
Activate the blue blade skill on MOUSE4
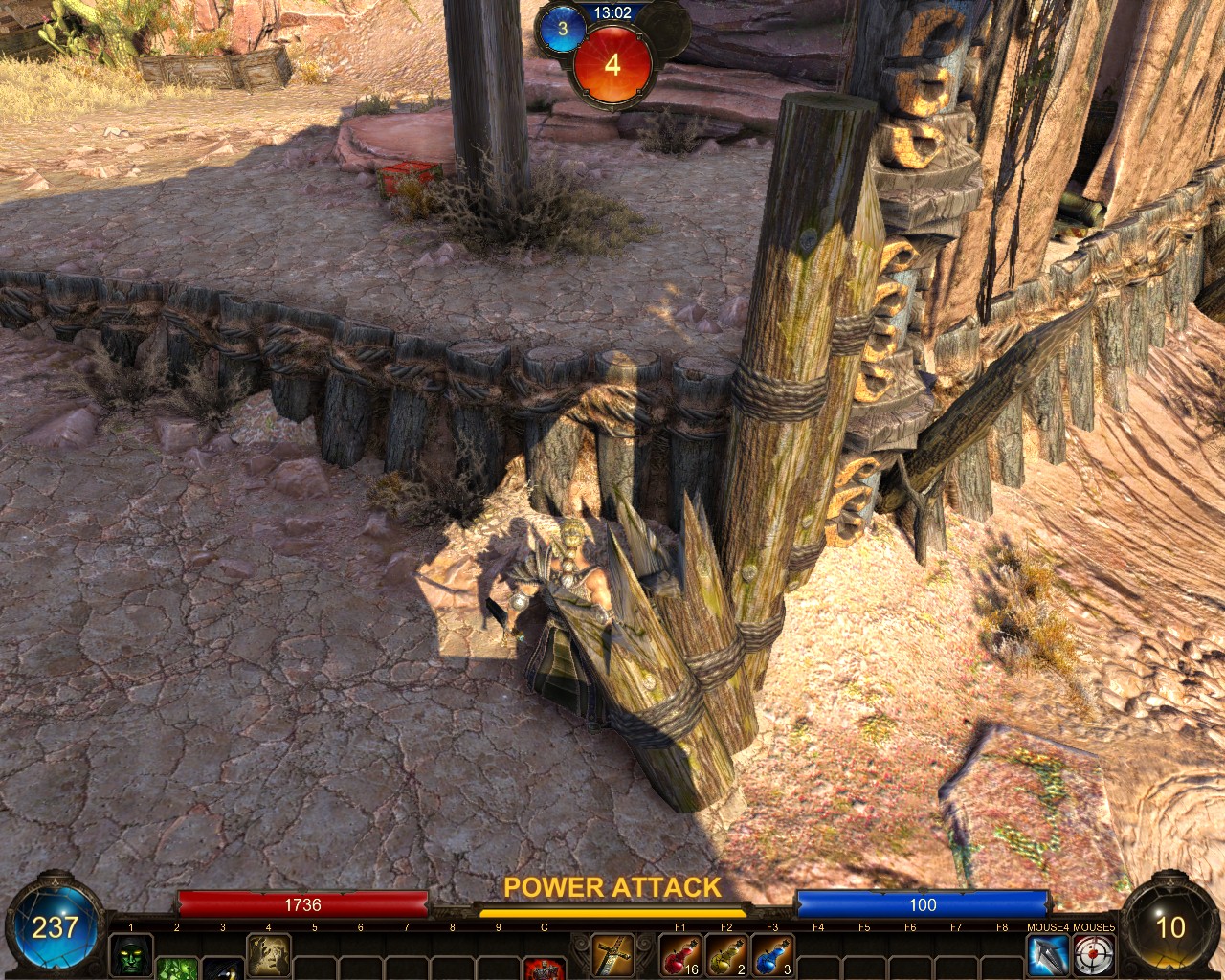tap(1047, 955)
